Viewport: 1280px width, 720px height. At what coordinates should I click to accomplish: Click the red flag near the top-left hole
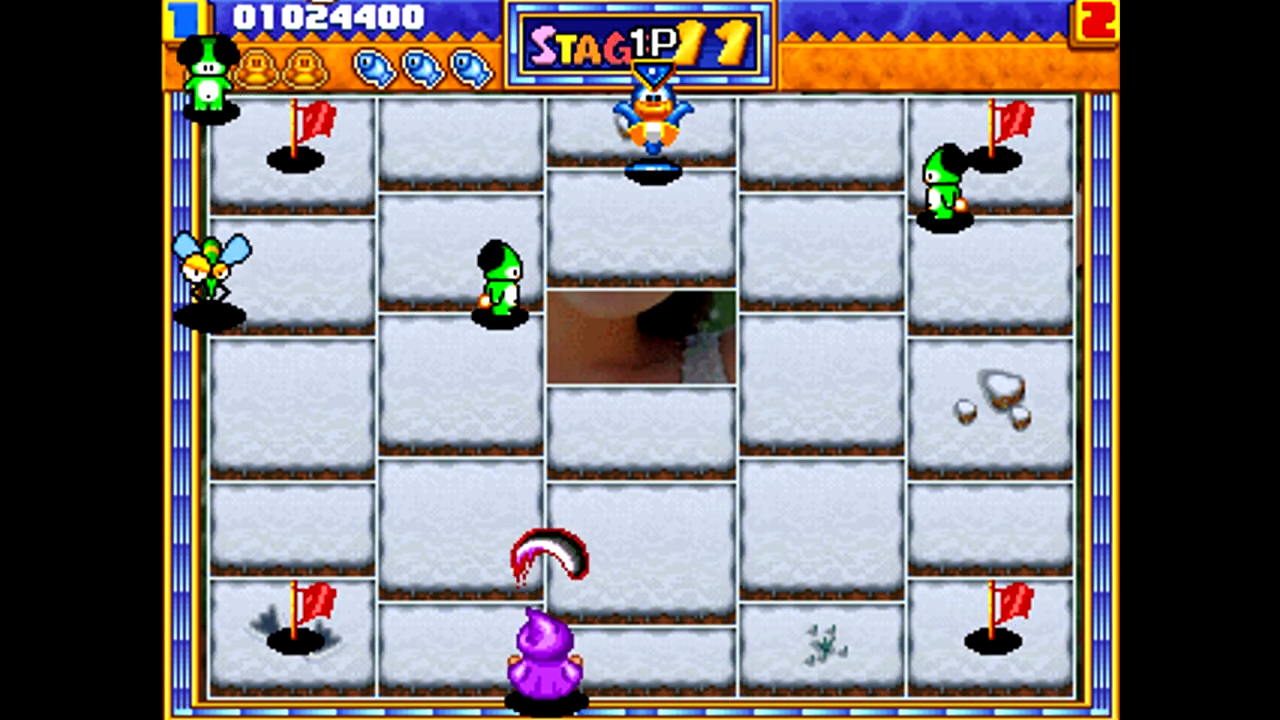313,122
